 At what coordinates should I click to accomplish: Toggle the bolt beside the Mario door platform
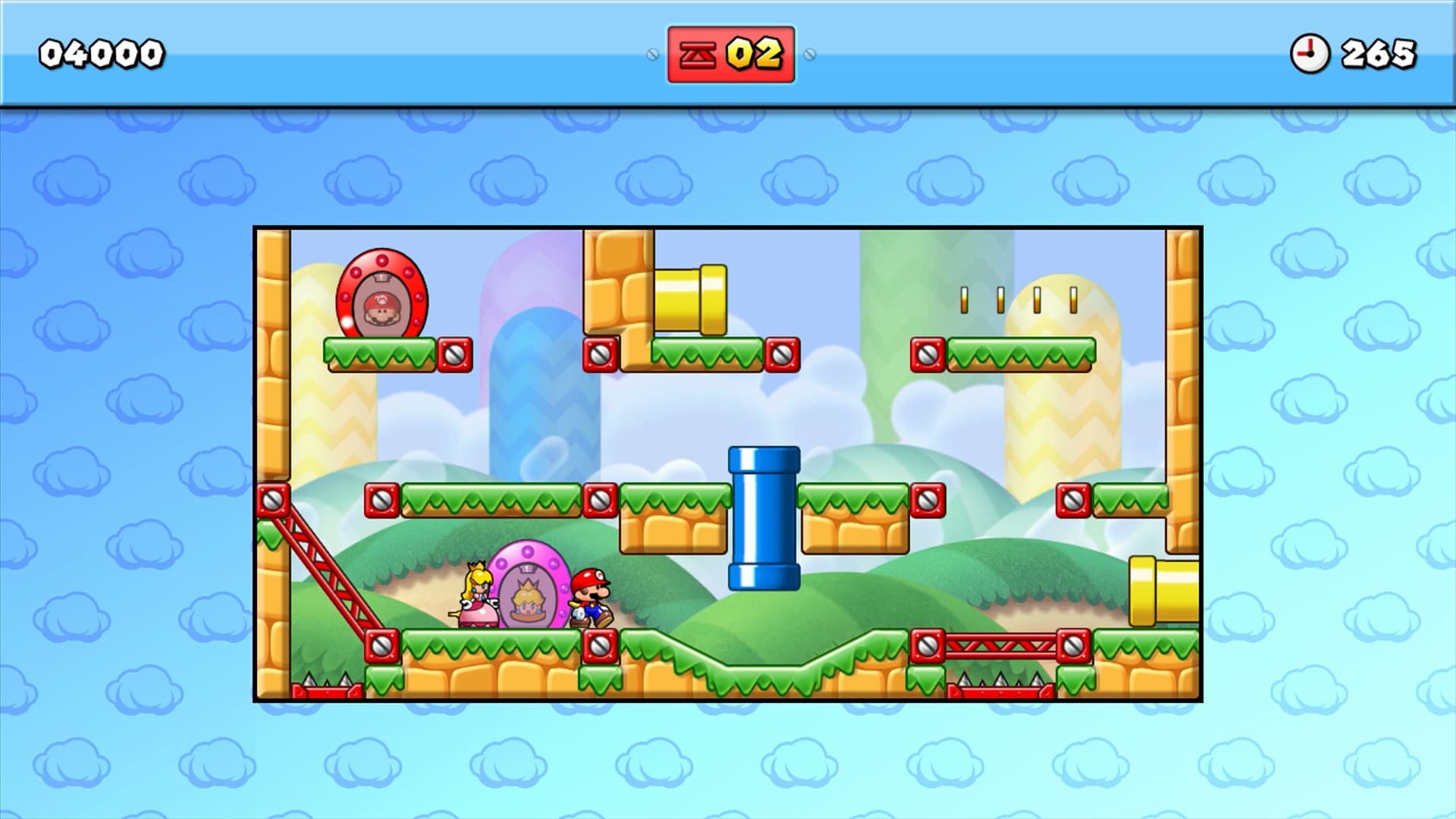(x=455, y=353)
